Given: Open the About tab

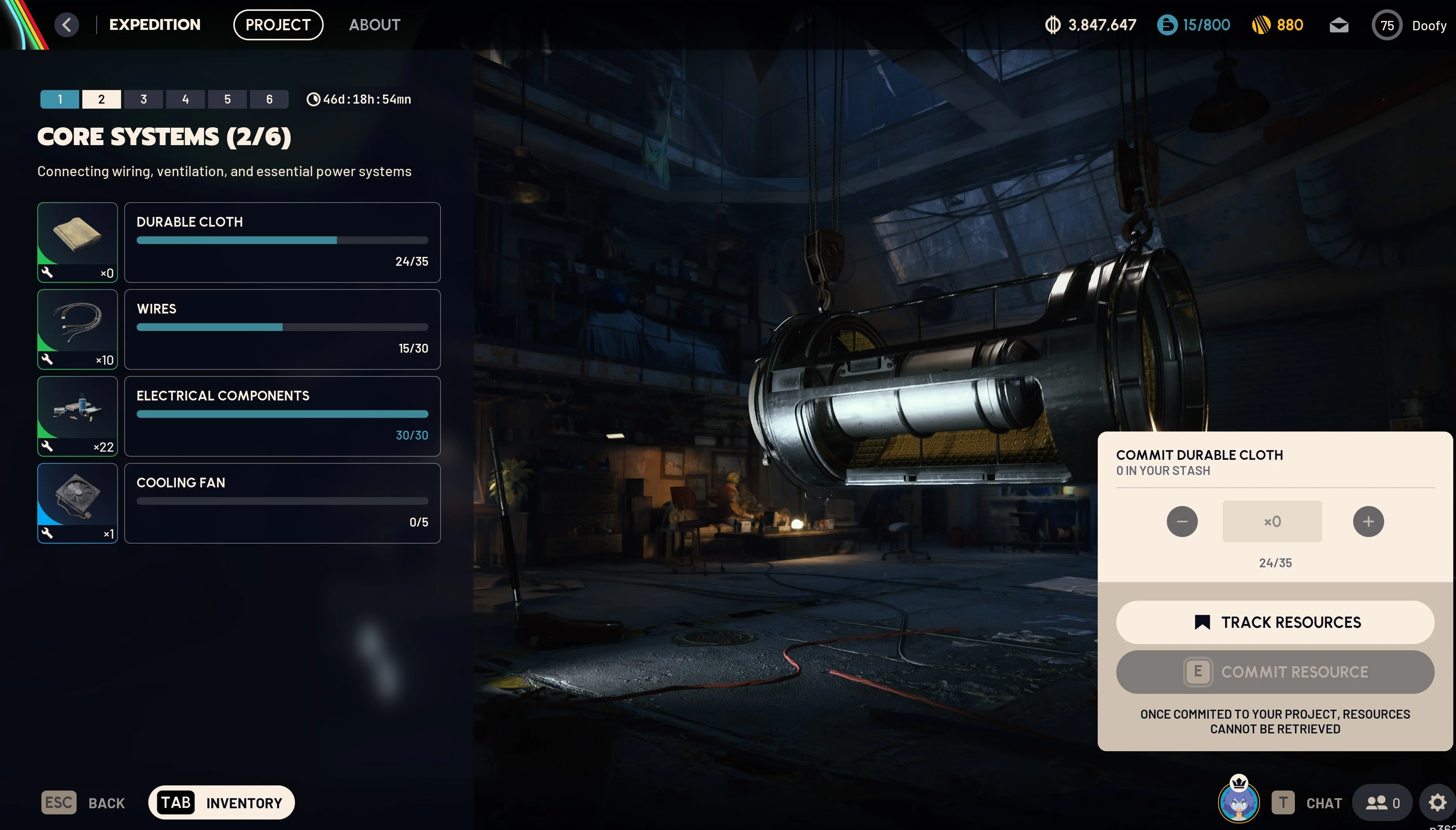Looking at the screenshot, I should click(375, 25).
